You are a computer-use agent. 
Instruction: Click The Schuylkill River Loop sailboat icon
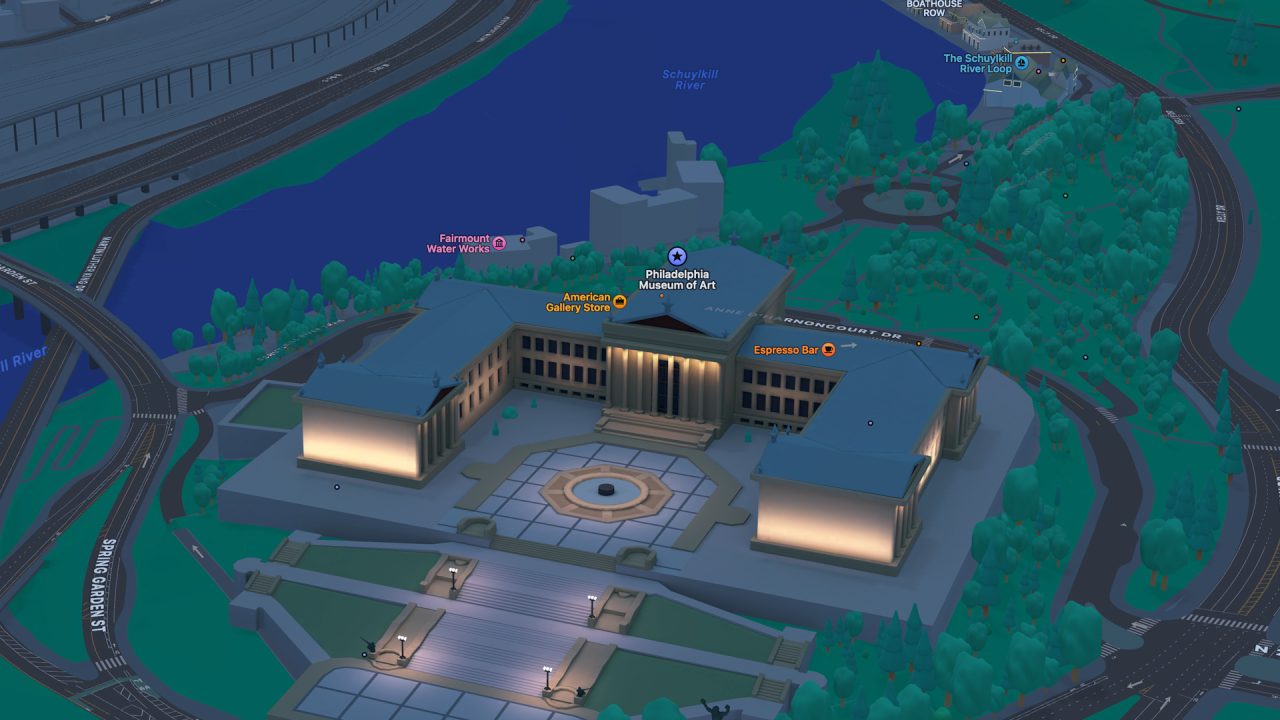click(1022, 63)
